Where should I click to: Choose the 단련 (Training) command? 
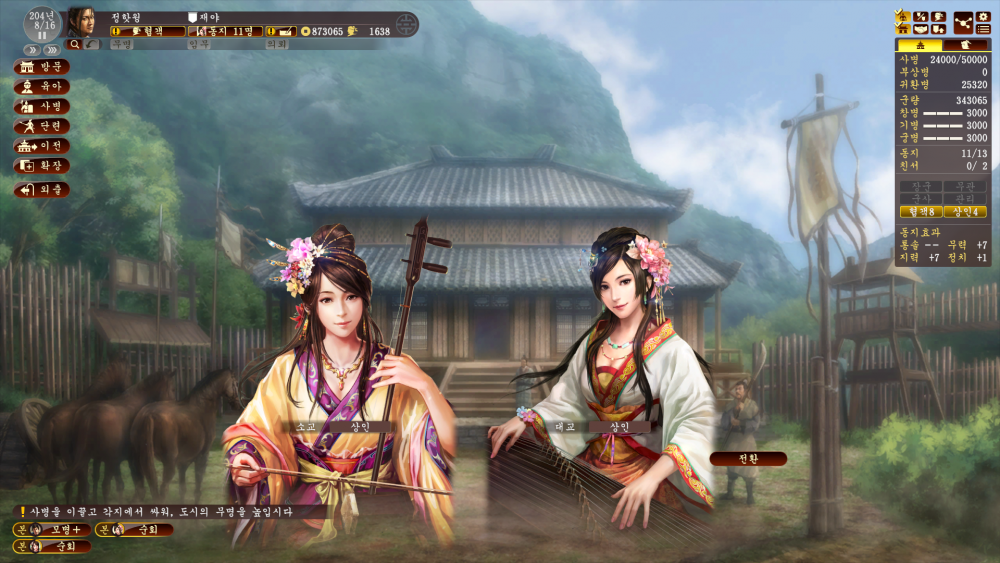pos(42,126)
